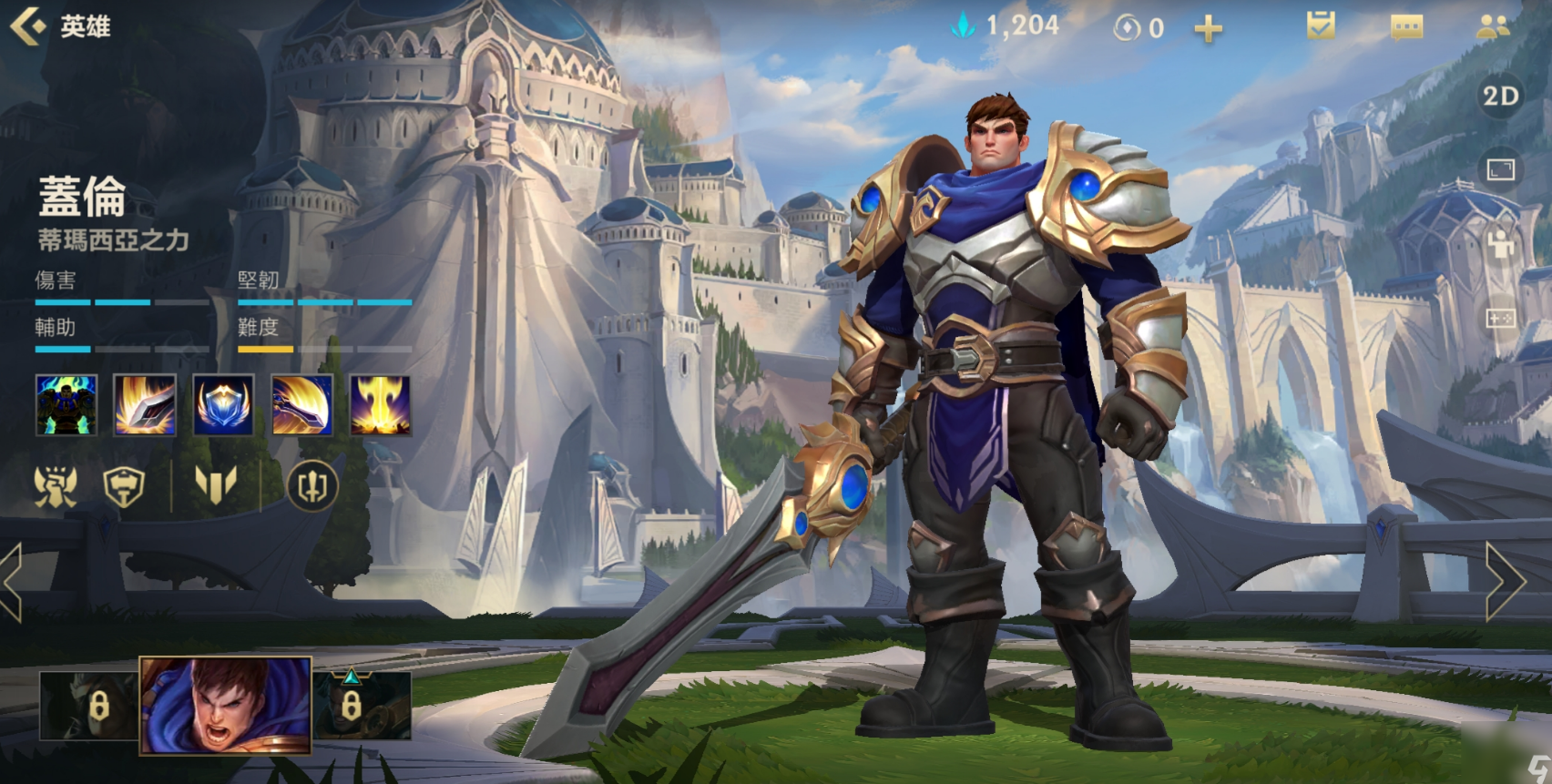Add currency with the plus button

point(1208,29)
